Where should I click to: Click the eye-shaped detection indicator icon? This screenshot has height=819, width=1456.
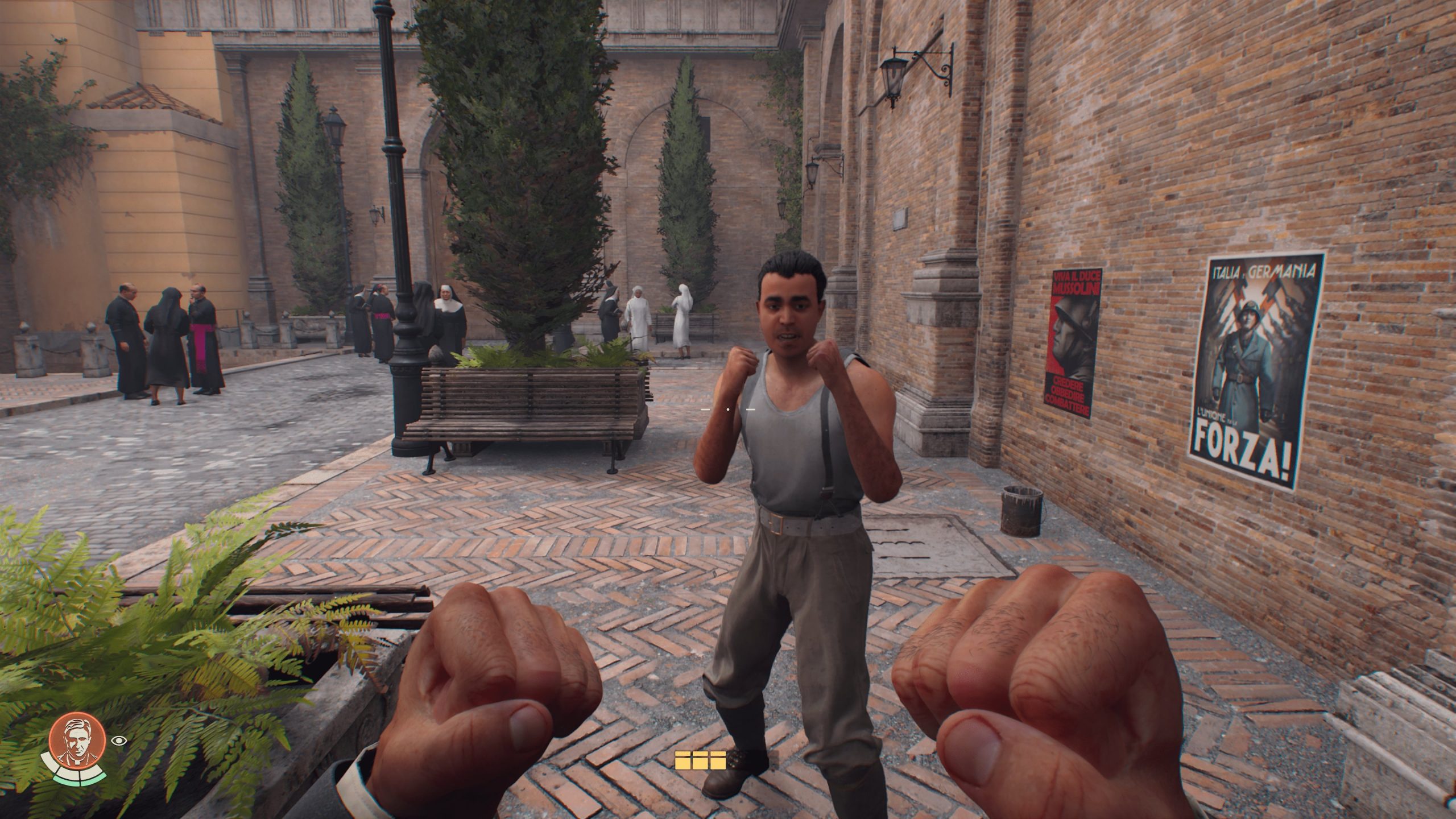click(x=119, y=740)
